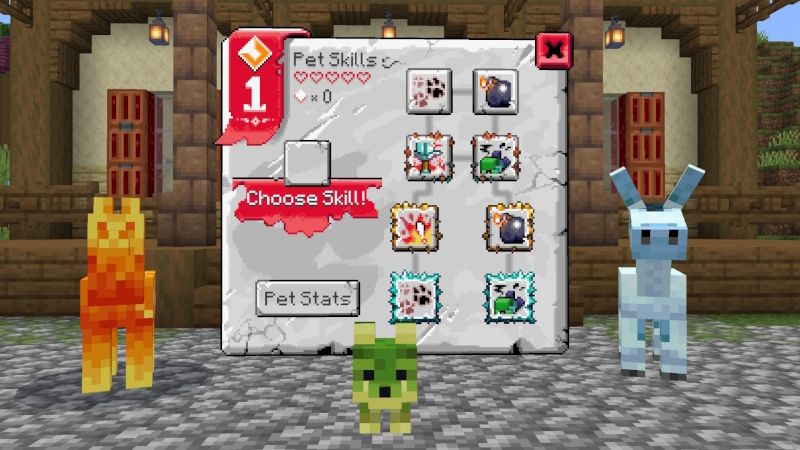Screen dimensions: 800x450
Task: Close the Pet Skills window
Action: [553, 49]
